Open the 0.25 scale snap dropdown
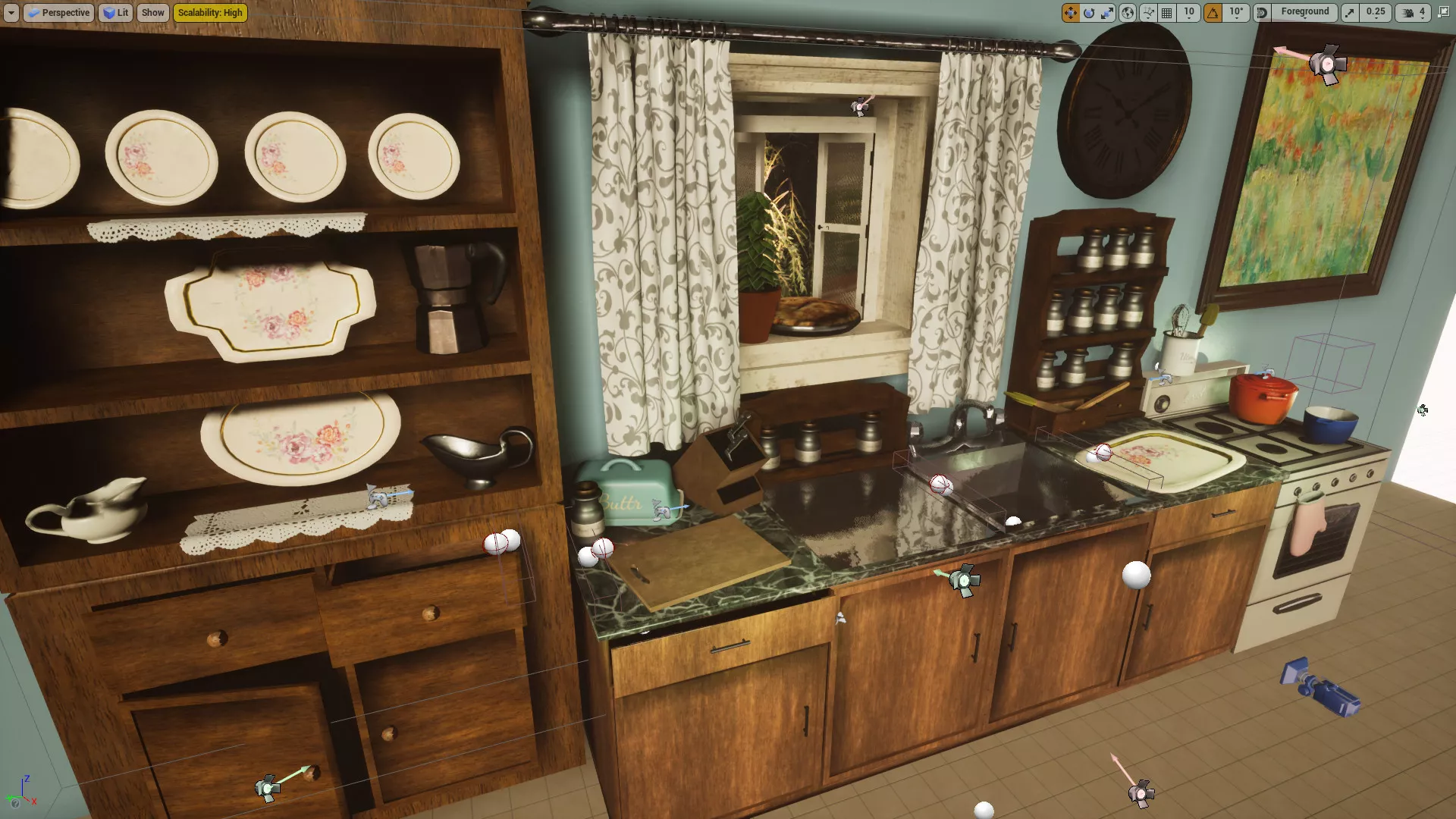The width and height of the screenshot is (1456, 819). pyautogui.click(x=1375, y=13)
